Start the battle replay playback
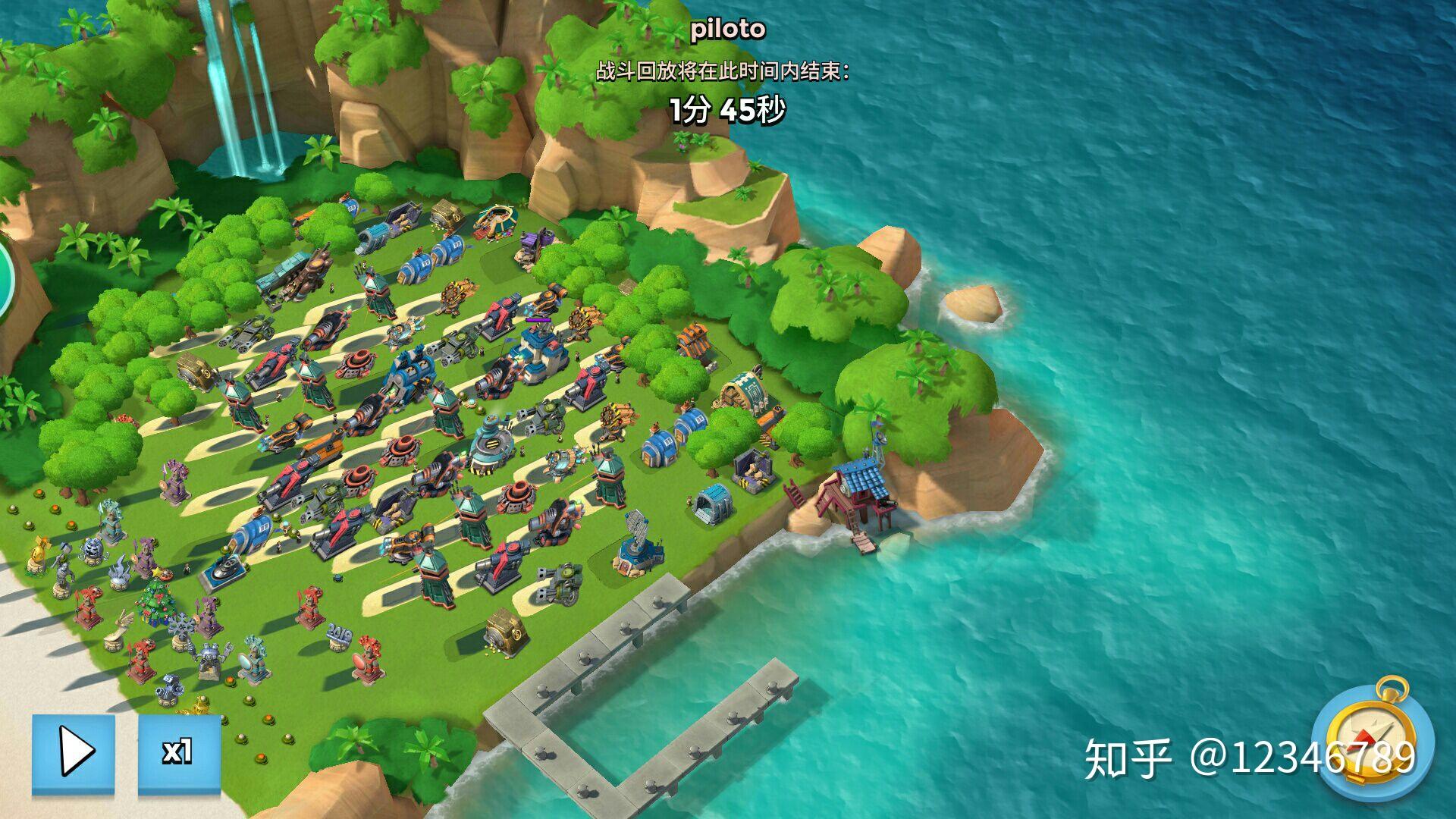The height and width of the screenshot is (819, 1456). coord(74,753)
